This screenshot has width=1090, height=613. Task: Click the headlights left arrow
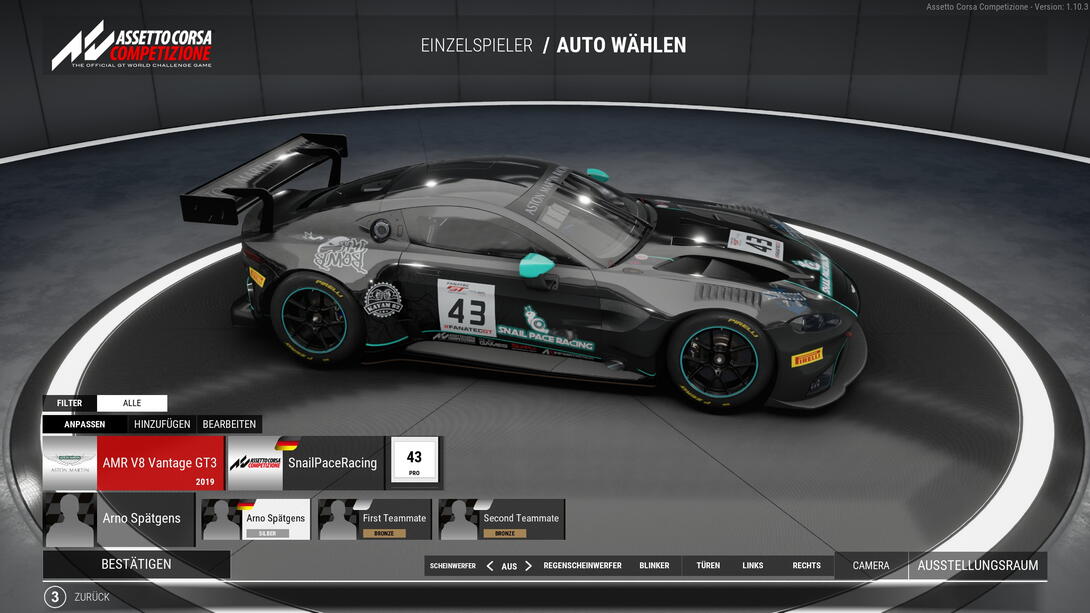coord(490,566)
